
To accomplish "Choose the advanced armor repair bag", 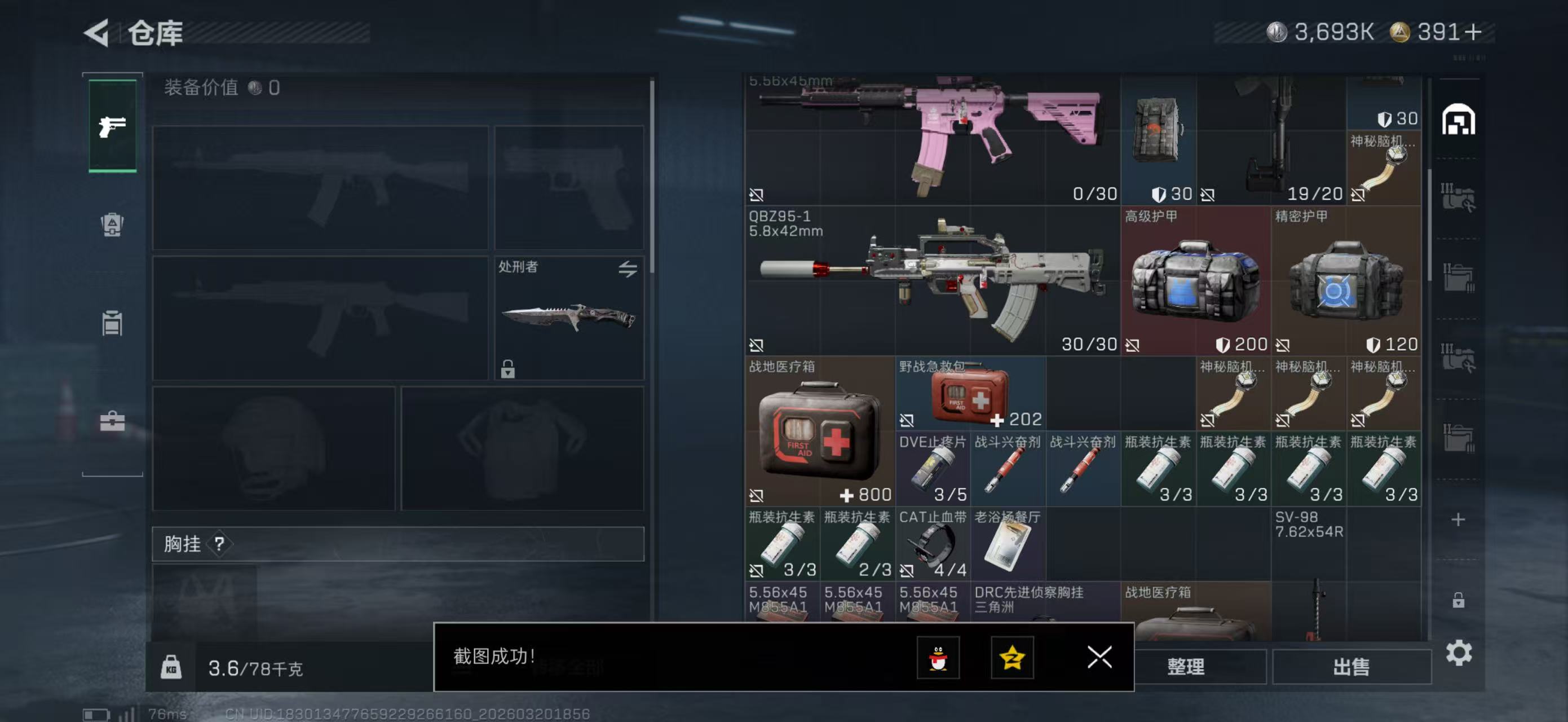I will tap(1195, 281).
